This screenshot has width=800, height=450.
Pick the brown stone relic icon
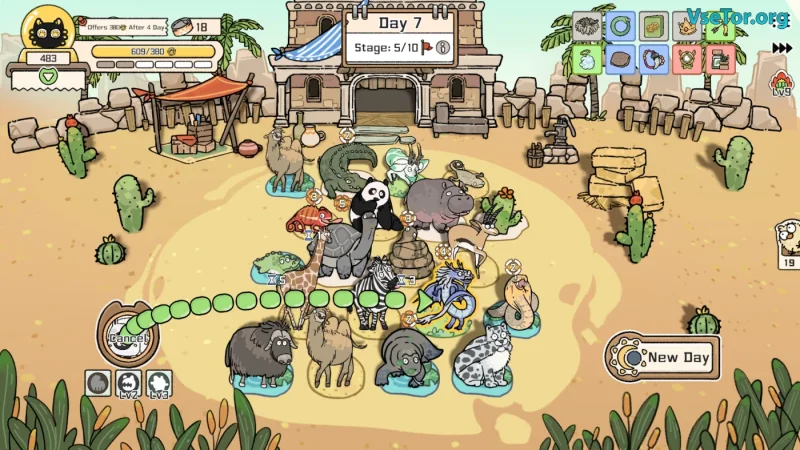tap(621, 58)
